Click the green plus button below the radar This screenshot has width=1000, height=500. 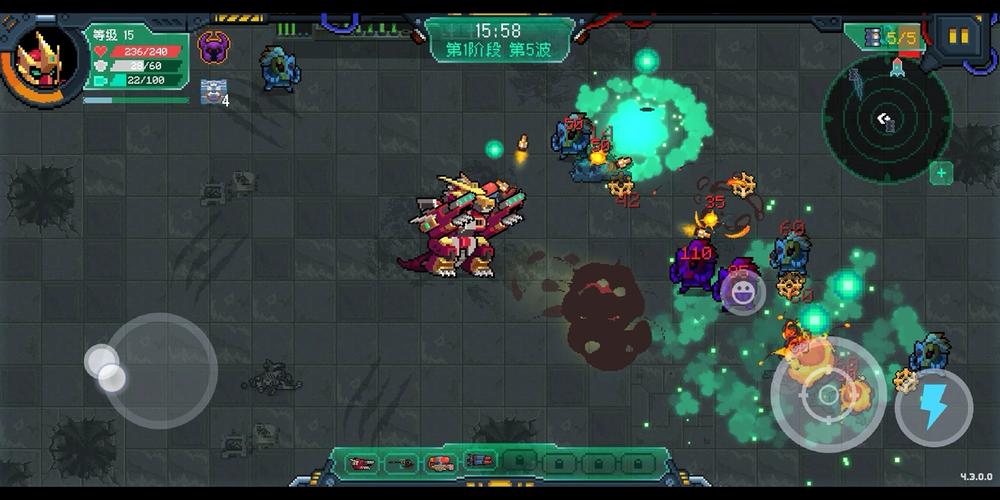point(940,173)
